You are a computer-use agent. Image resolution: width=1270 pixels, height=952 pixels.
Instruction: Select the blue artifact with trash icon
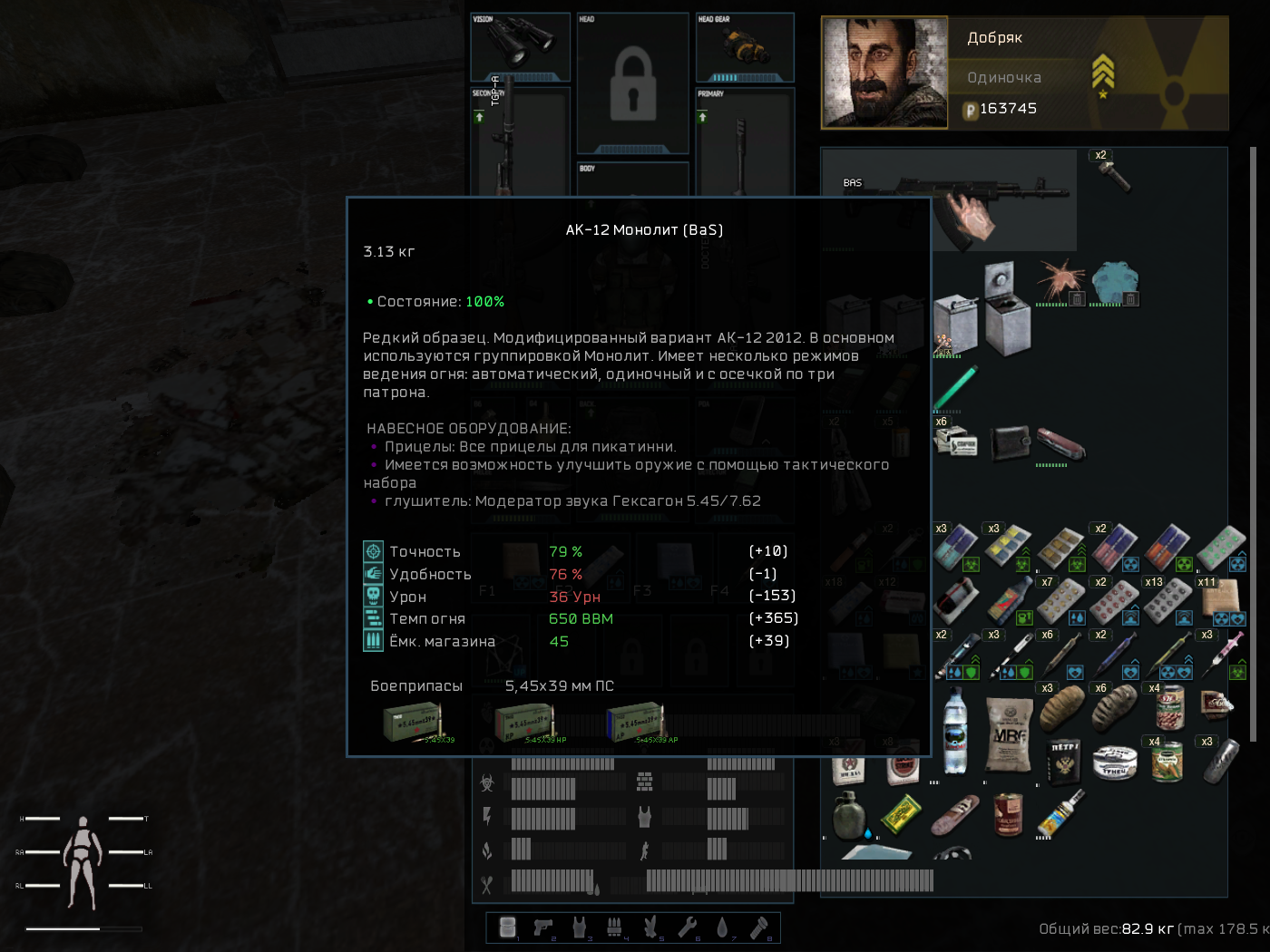coord(1115,284)
